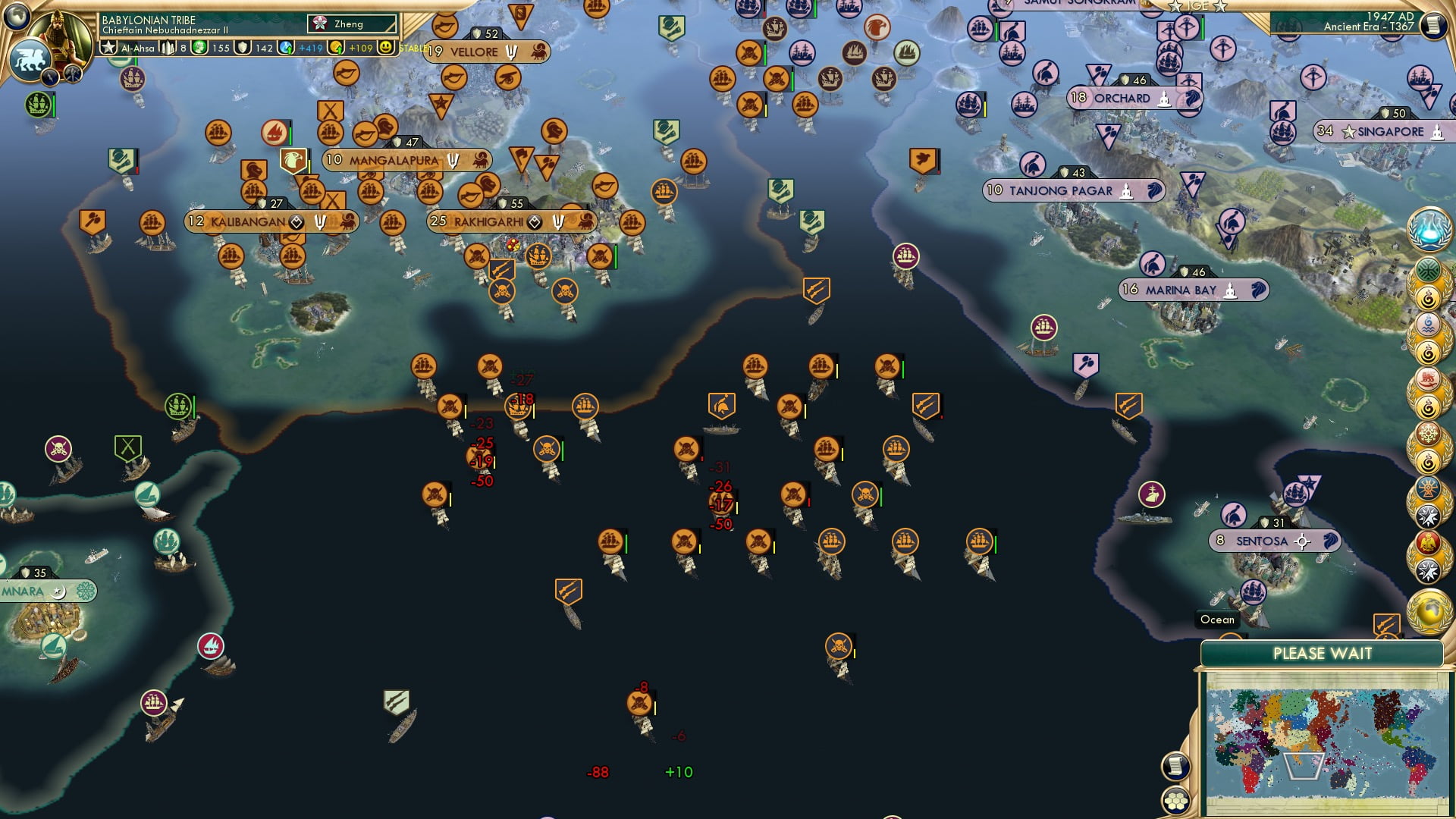
Task: Click the Please Wait turn button
Action: pos(1322,654)
